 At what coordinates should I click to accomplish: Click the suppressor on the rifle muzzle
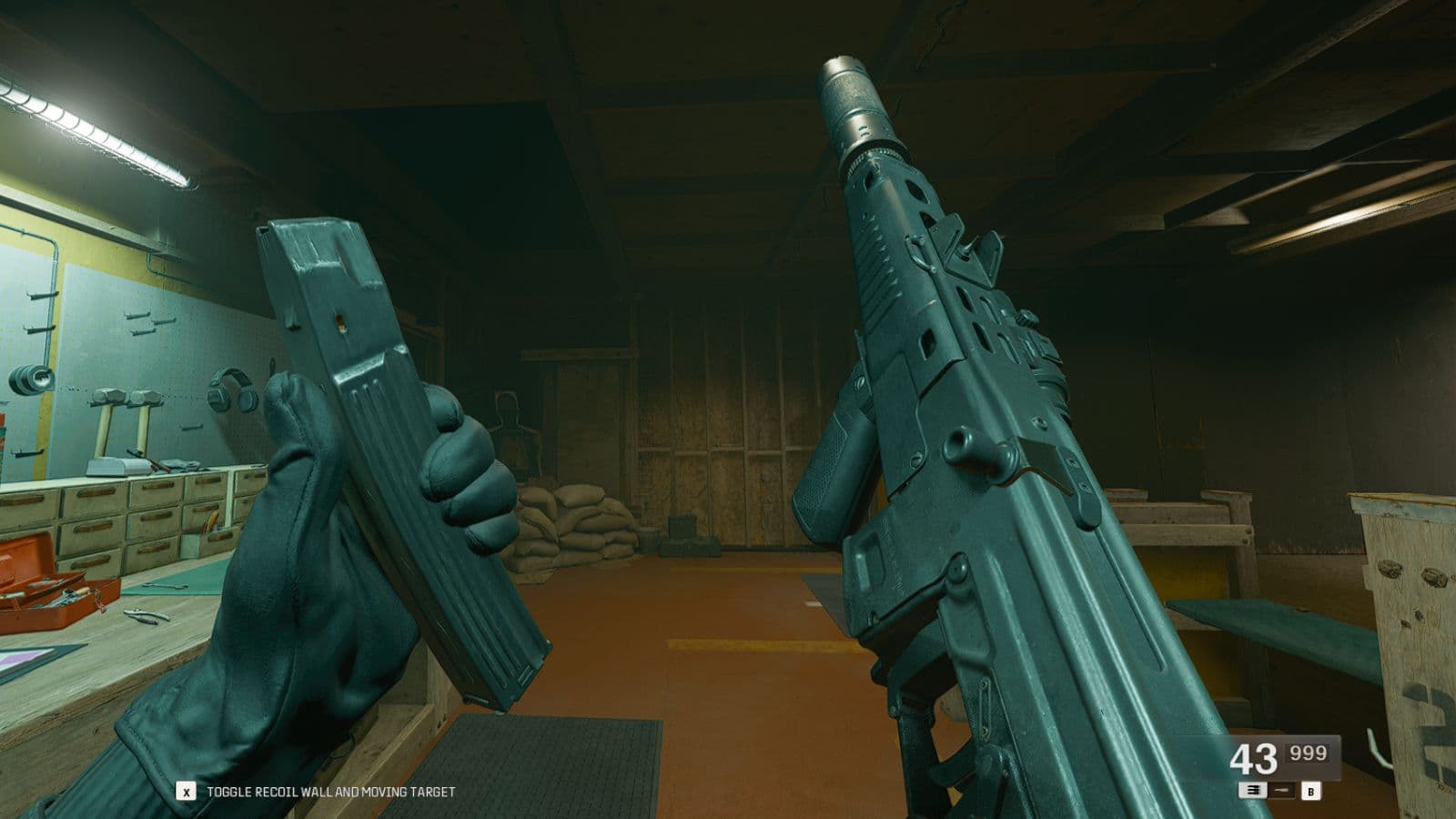point(854,100)
